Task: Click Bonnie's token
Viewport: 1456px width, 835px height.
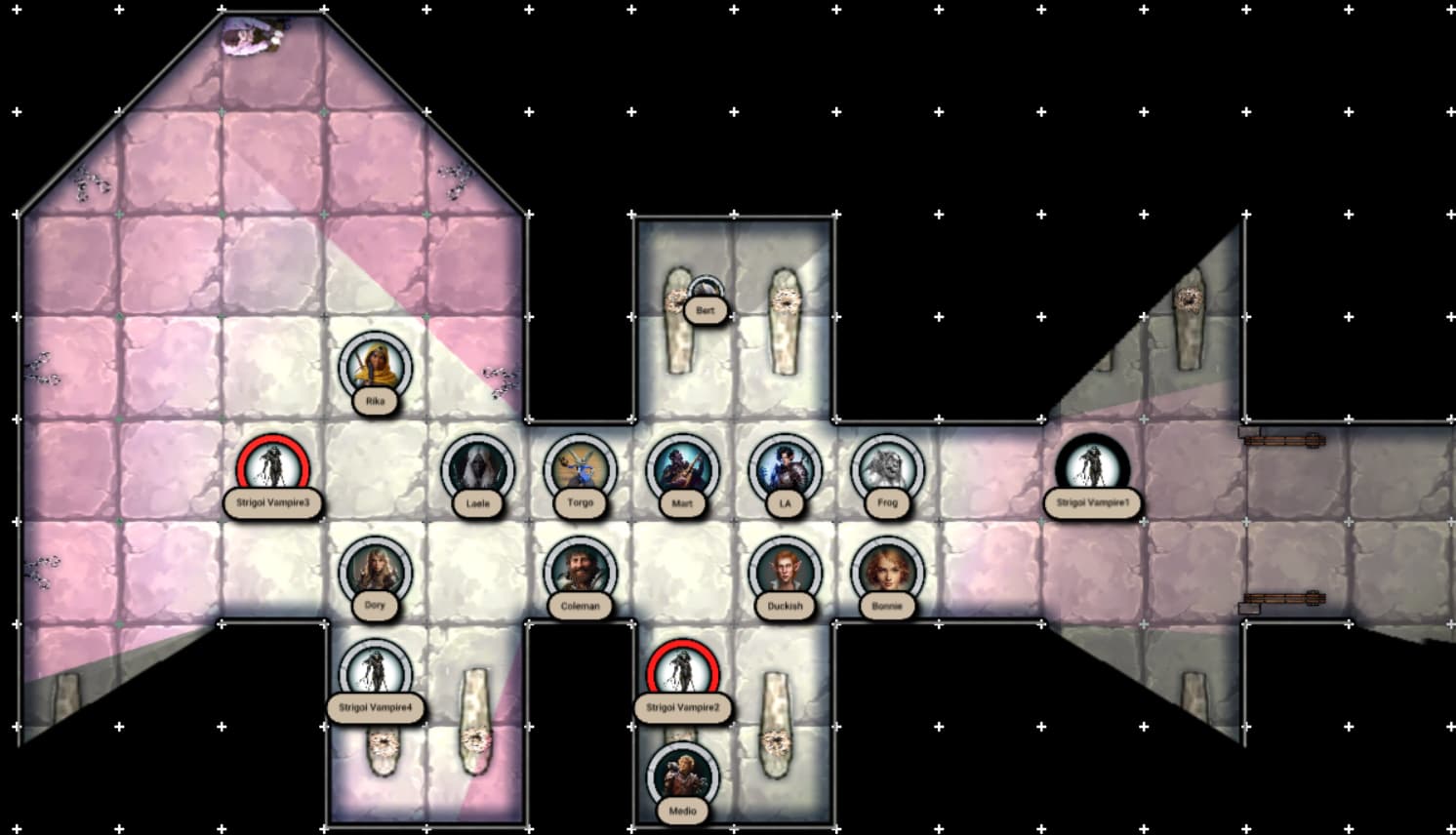Action: pos(887,572)
